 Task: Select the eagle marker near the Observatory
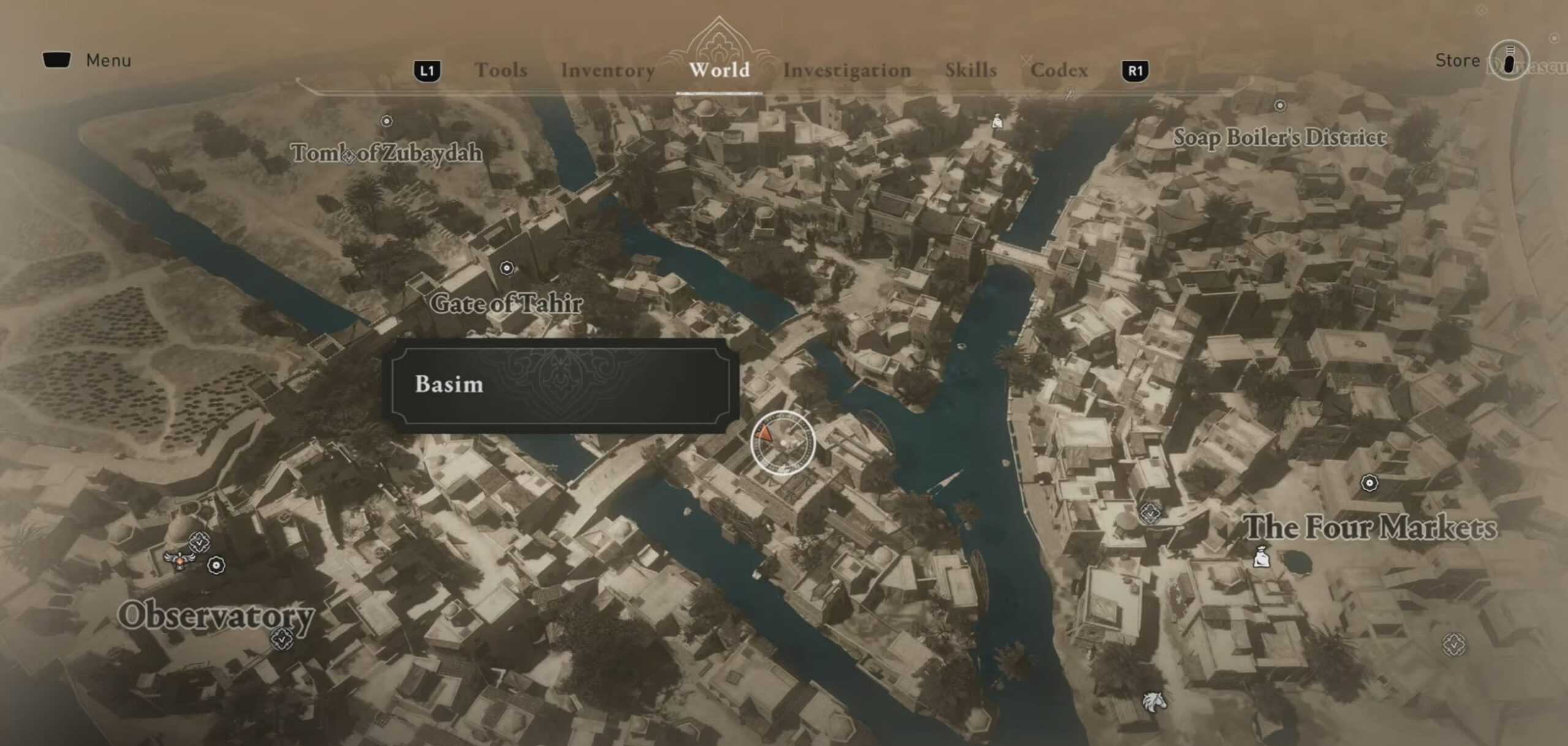(x=179, y=560)
